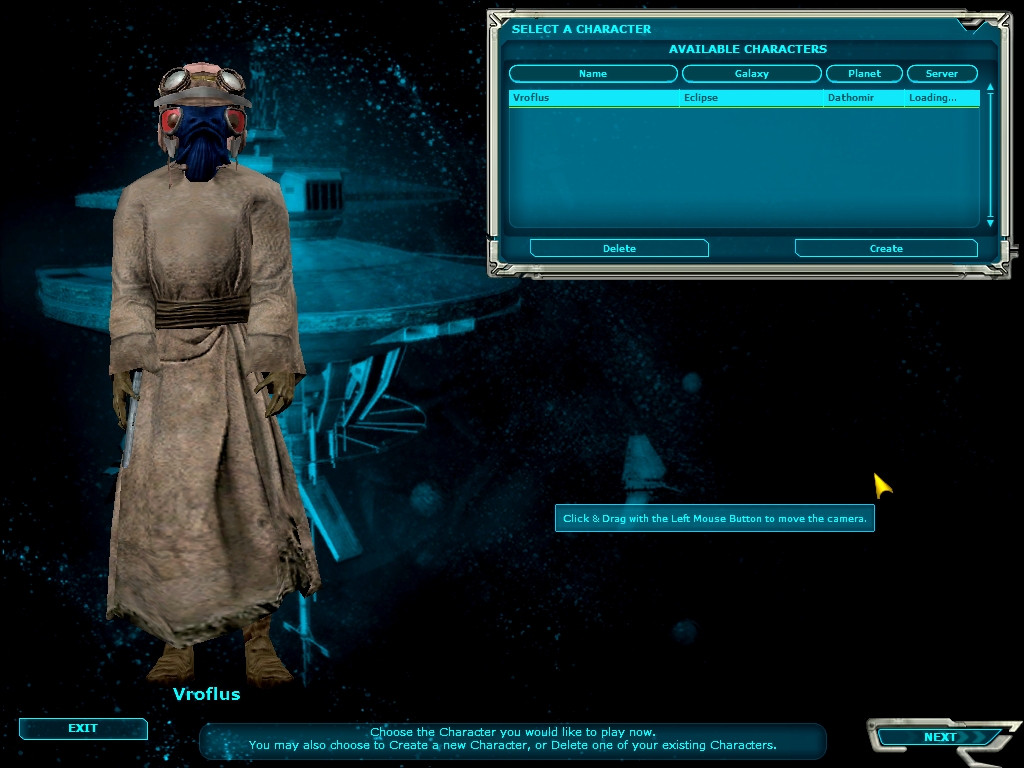Sort characters by Server column
Screen dimensions: 1024x768
[941, 73]
